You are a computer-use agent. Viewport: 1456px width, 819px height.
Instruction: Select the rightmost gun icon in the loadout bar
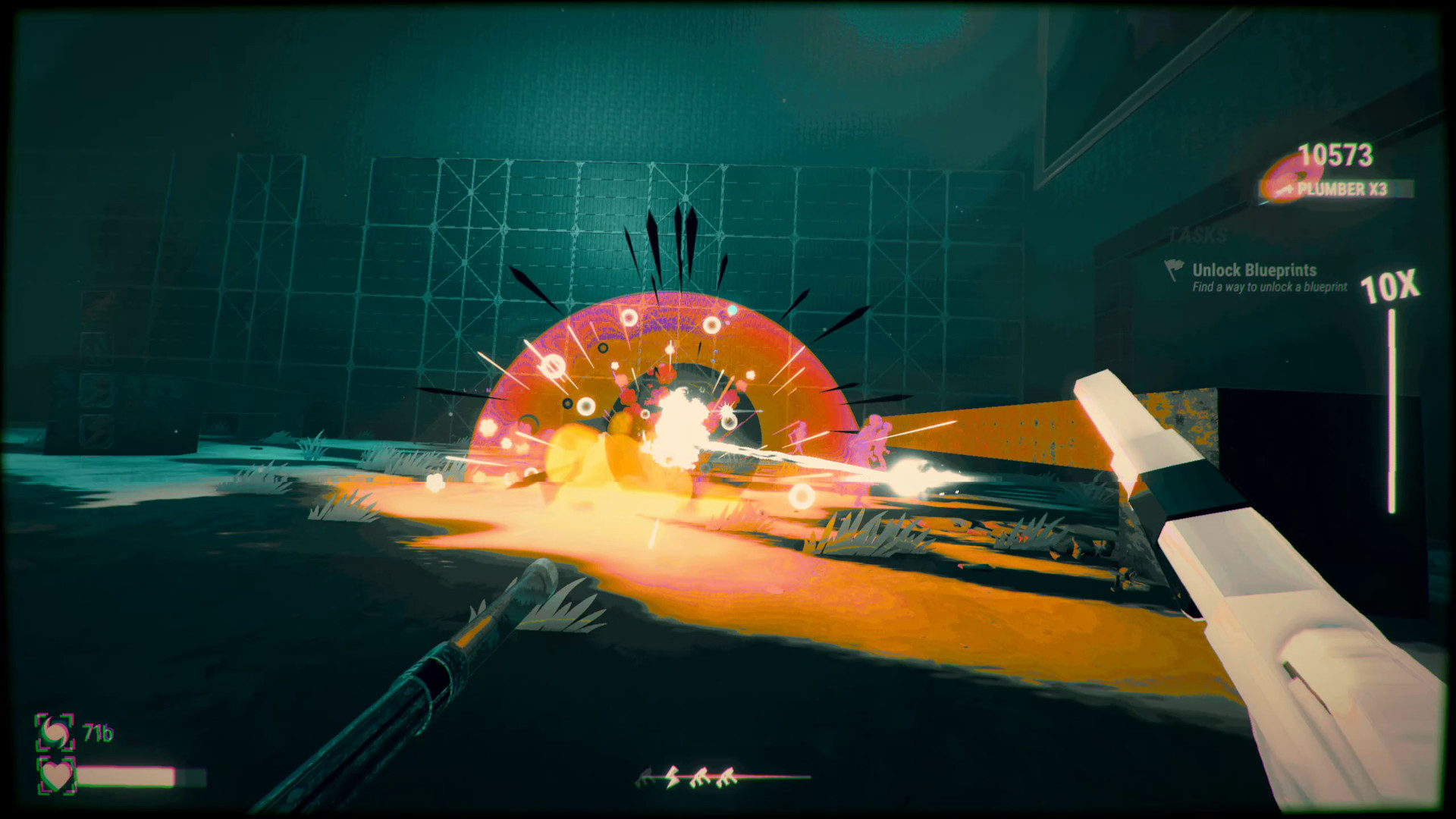click(726, 775)
